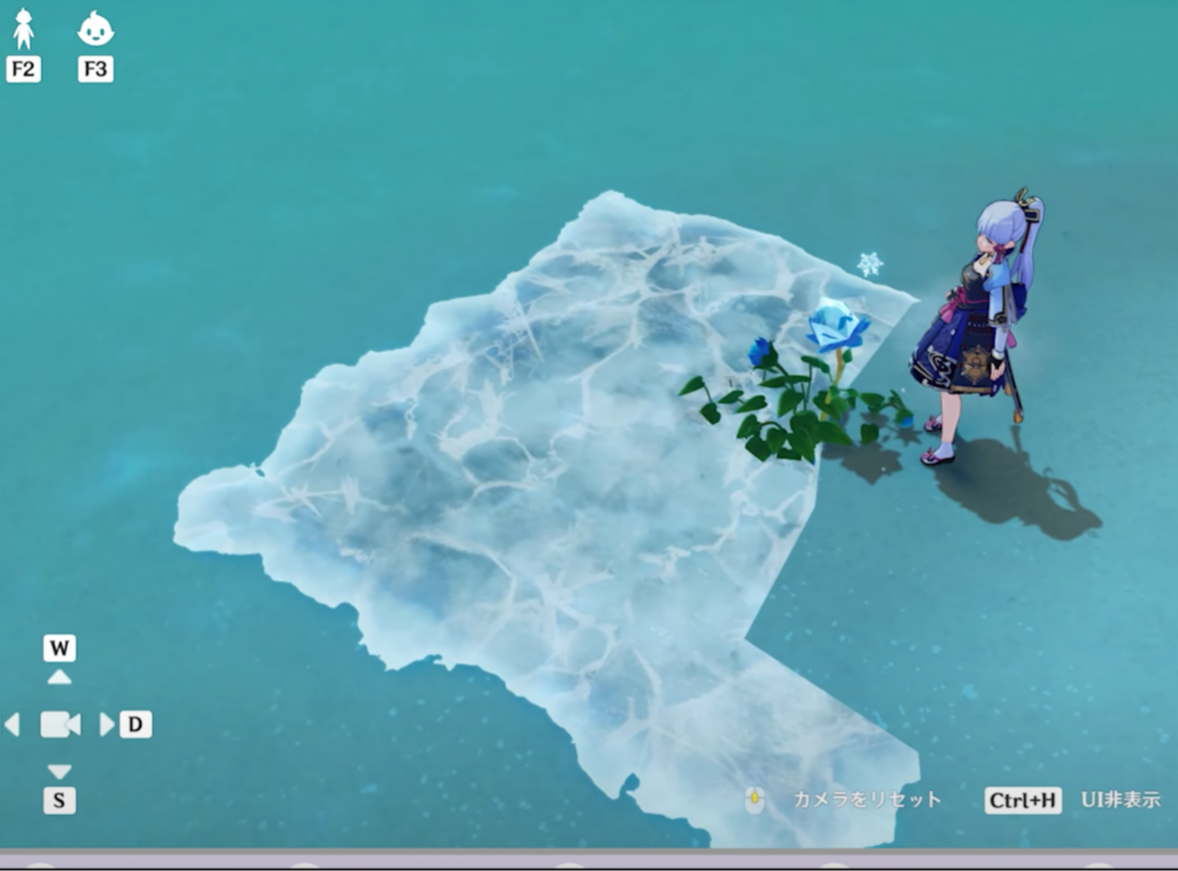The width and height of the screenshot is (1178, 871).
Task: Click the video camera icon
Action: [x=60, y=724]
